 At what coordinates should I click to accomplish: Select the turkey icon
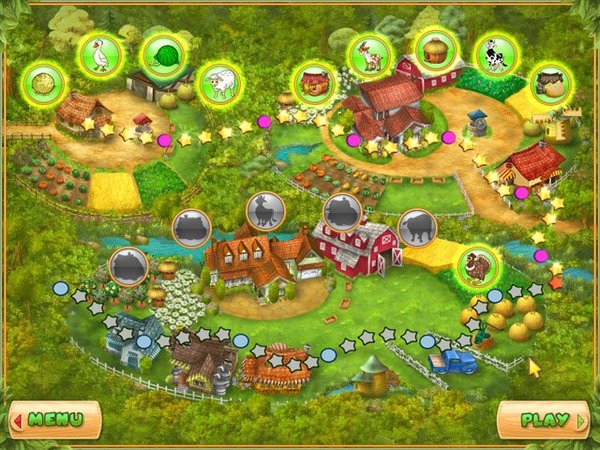(x=478, y=266)
